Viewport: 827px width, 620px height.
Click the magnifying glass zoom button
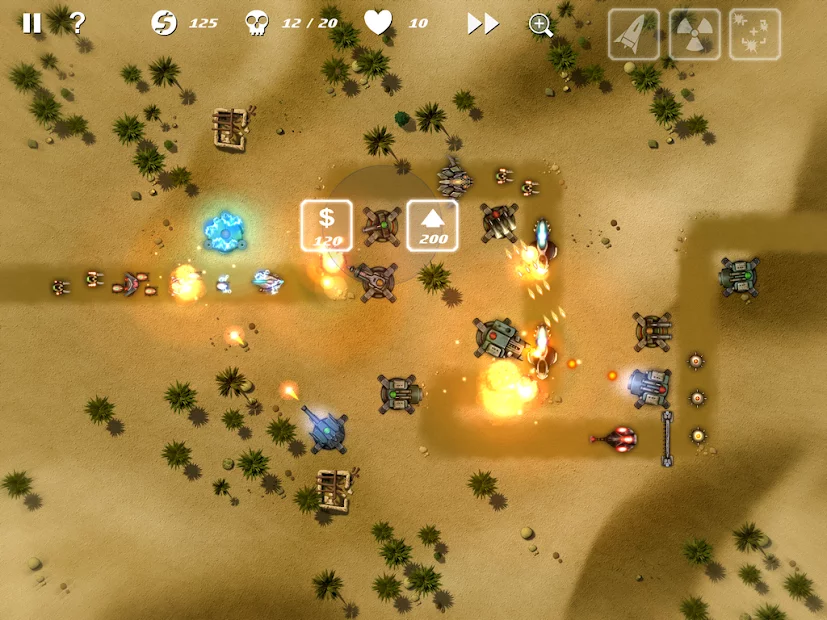pyautogui.click(x=541, y=25)
